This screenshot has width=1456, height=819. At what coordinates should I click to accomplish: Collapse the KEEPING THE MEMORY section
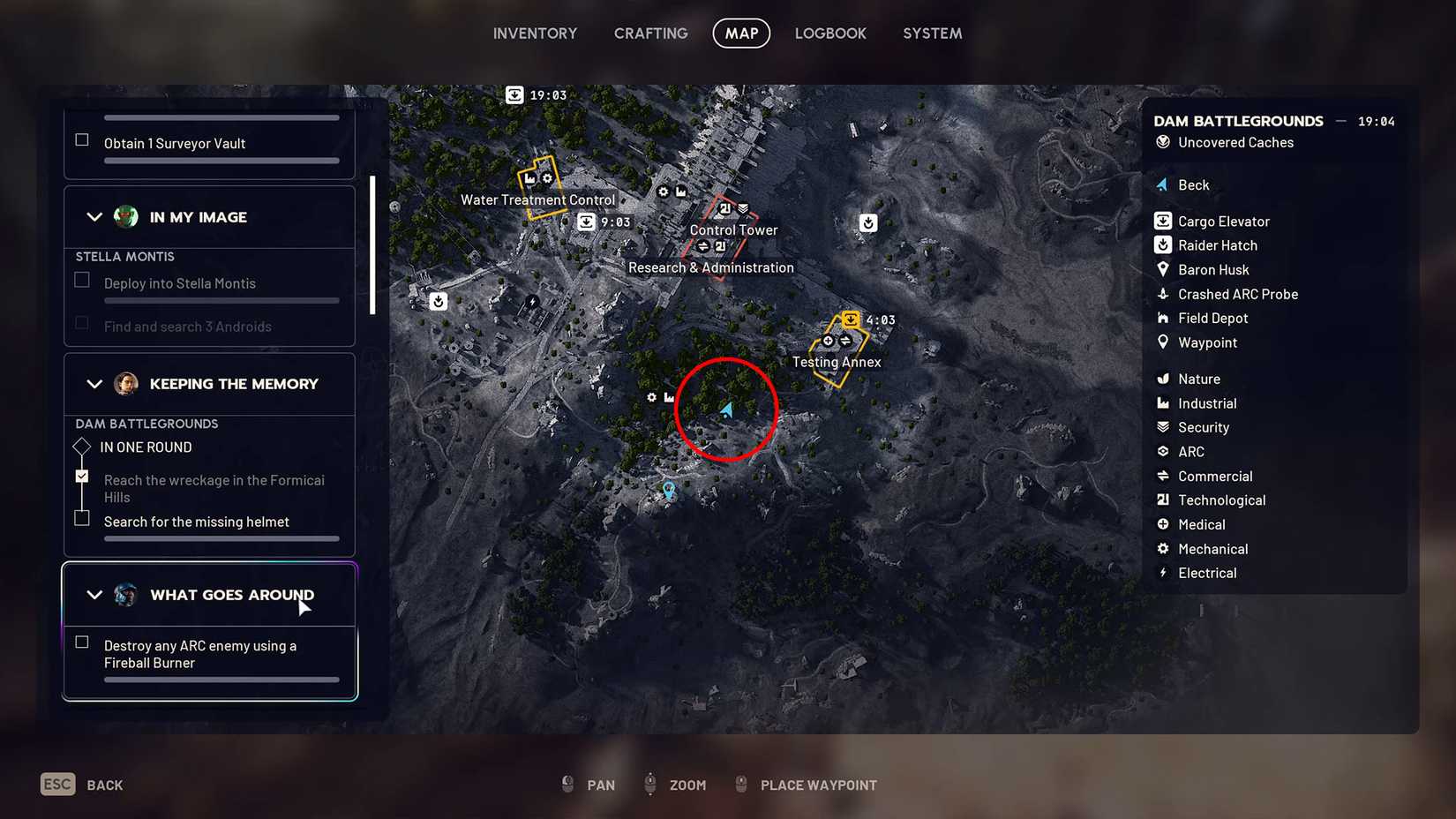tap(95, 383)
